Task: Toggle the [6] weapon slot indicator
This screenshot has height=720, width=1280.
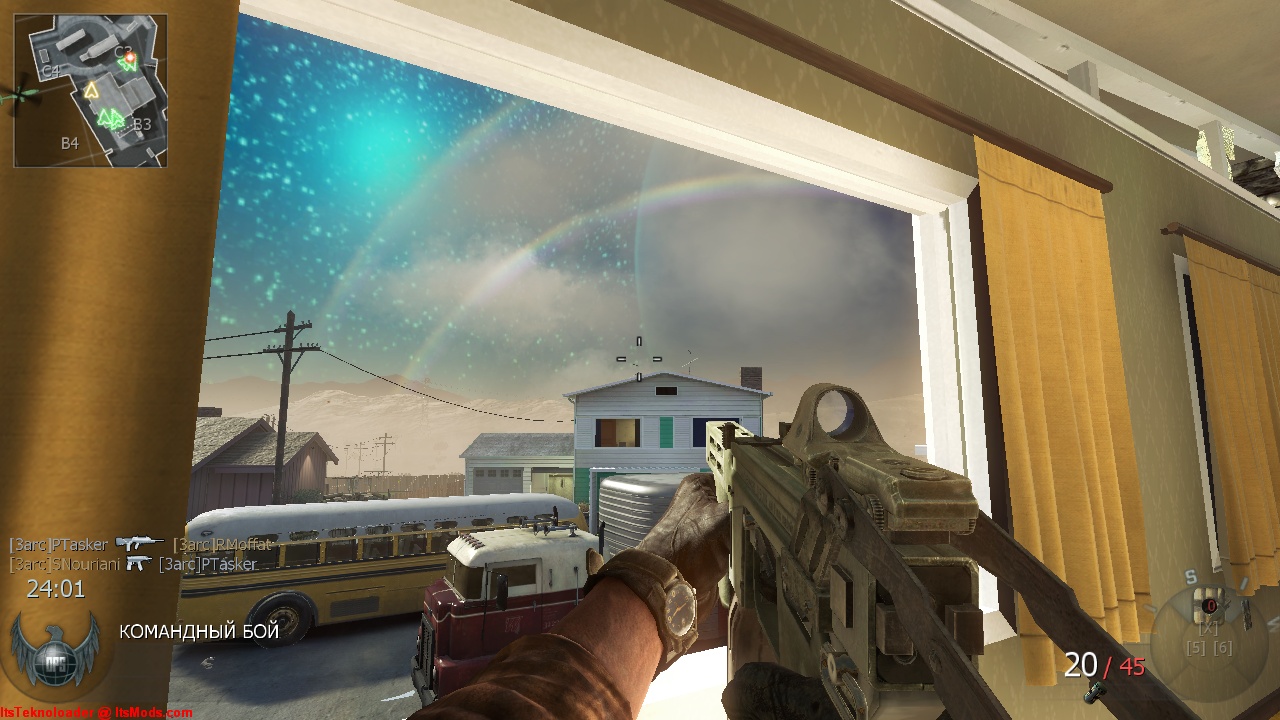Action: pos(1224,647)
